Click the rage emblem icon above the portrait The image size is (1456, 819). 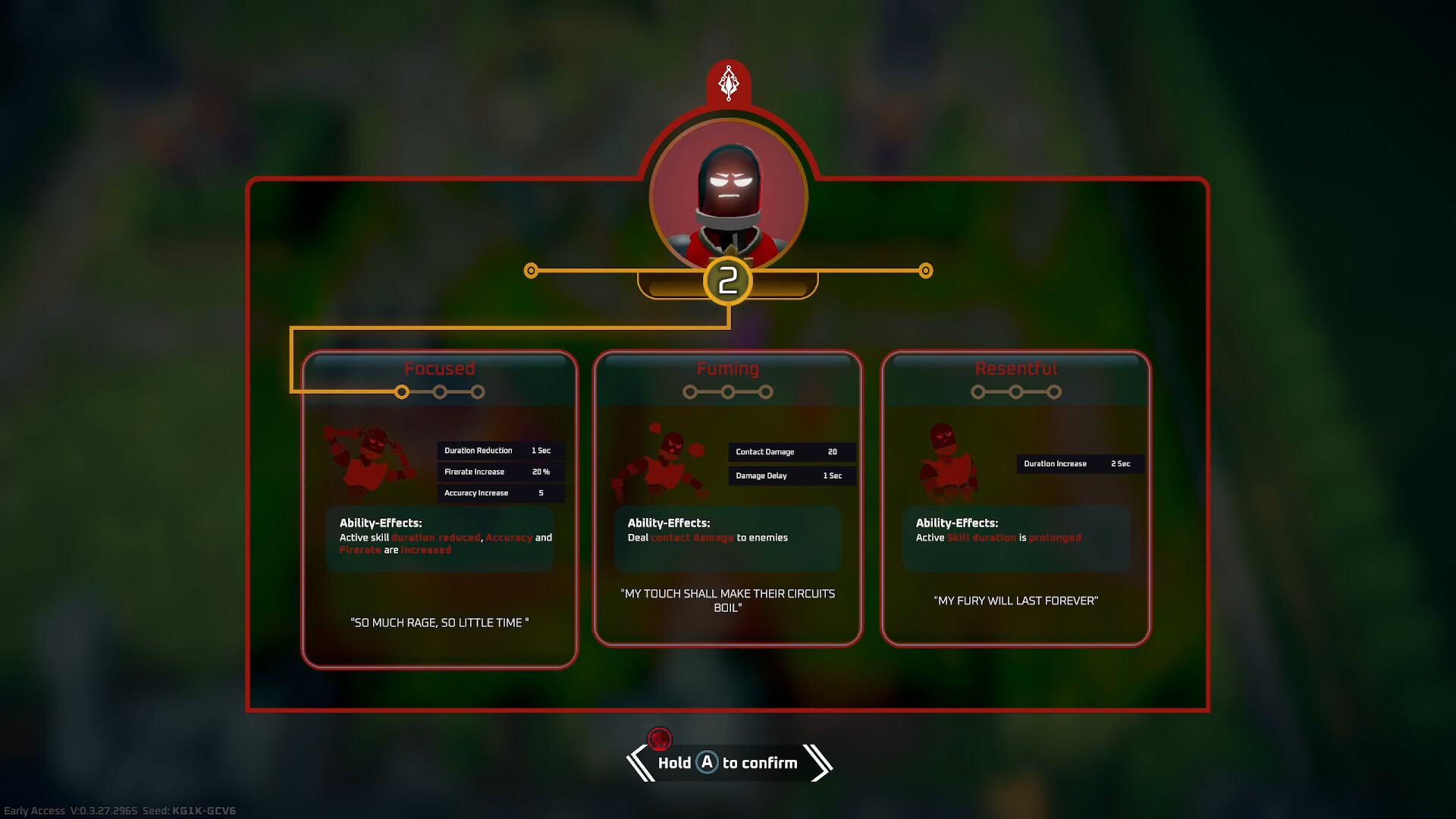coord(729,83)
